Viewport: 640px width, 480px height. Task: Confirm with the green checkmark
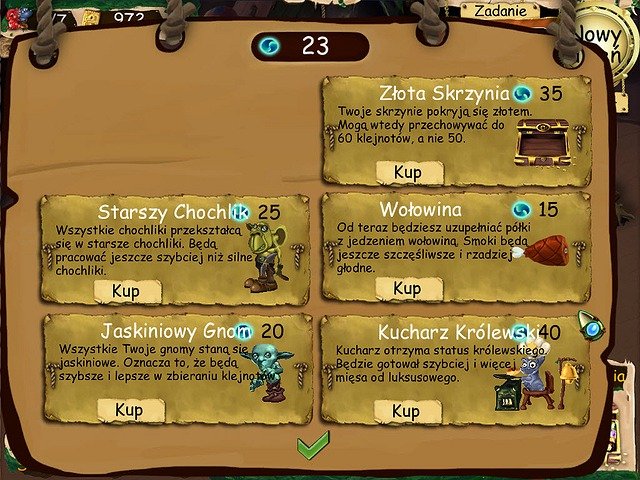[x=312, y=446]
